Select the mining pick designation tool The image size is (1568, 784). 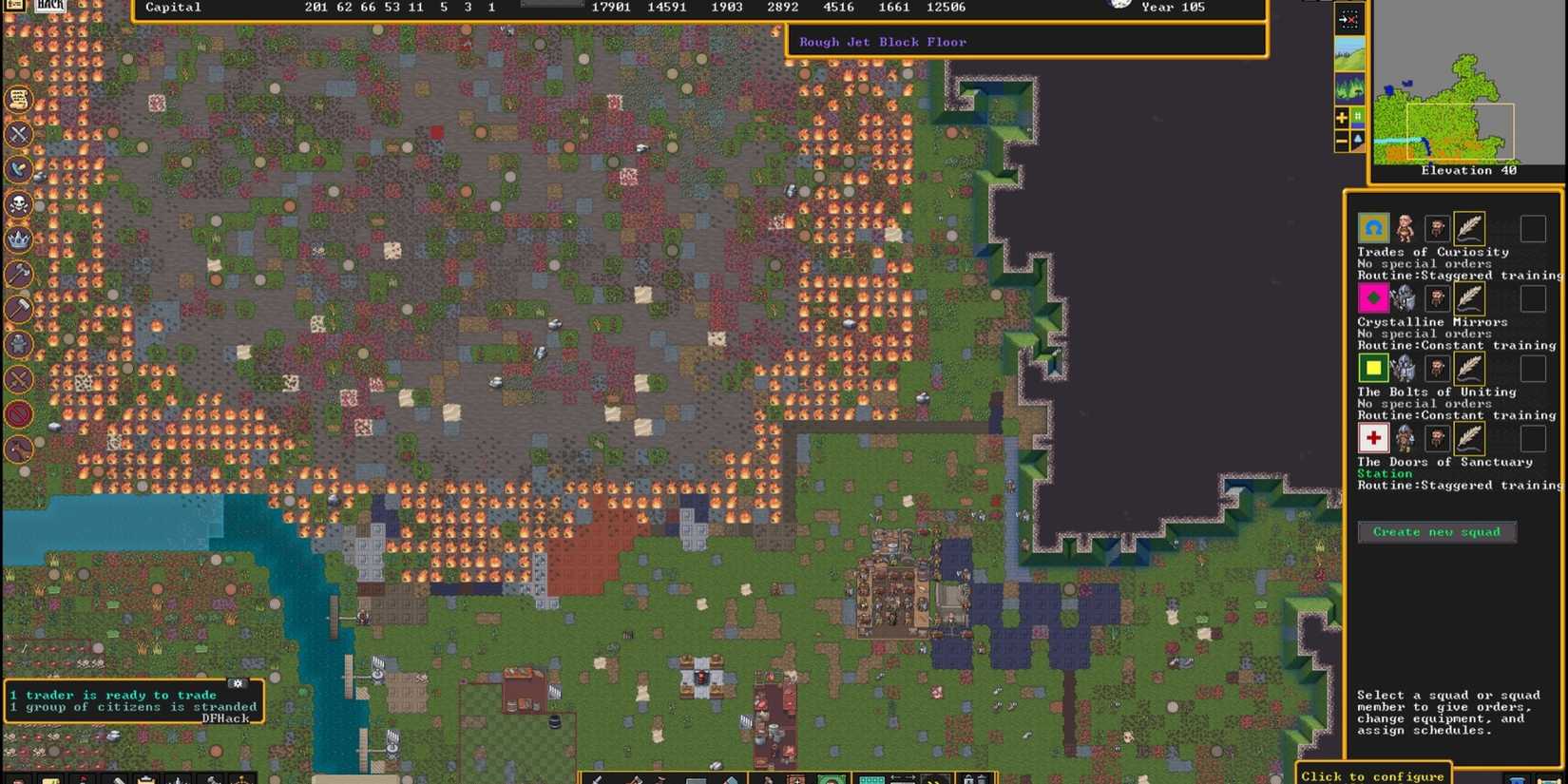click(596, 779)
